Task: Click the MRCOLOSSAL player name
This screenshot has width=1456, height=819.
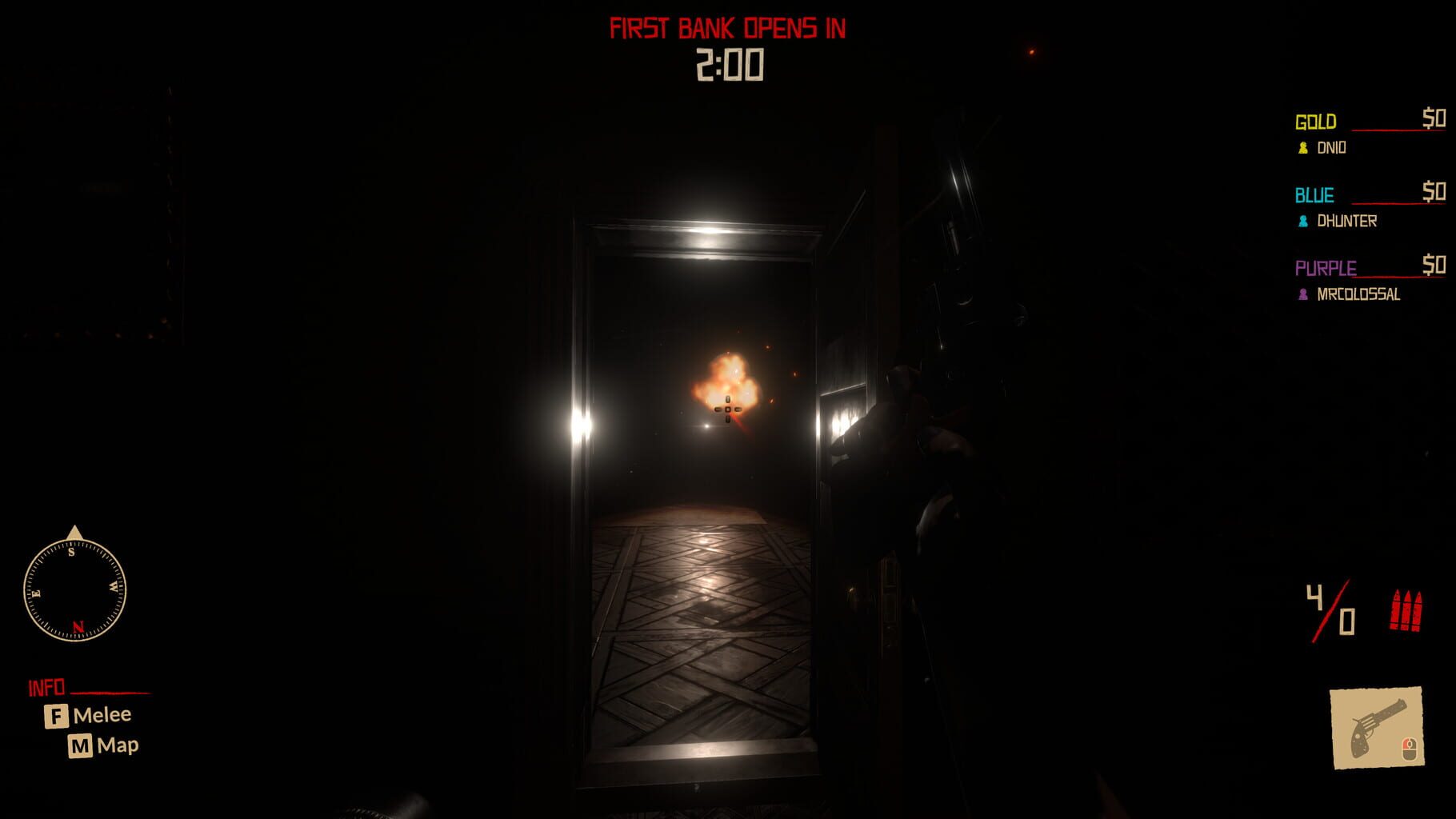Action: tap(1360, 295)
